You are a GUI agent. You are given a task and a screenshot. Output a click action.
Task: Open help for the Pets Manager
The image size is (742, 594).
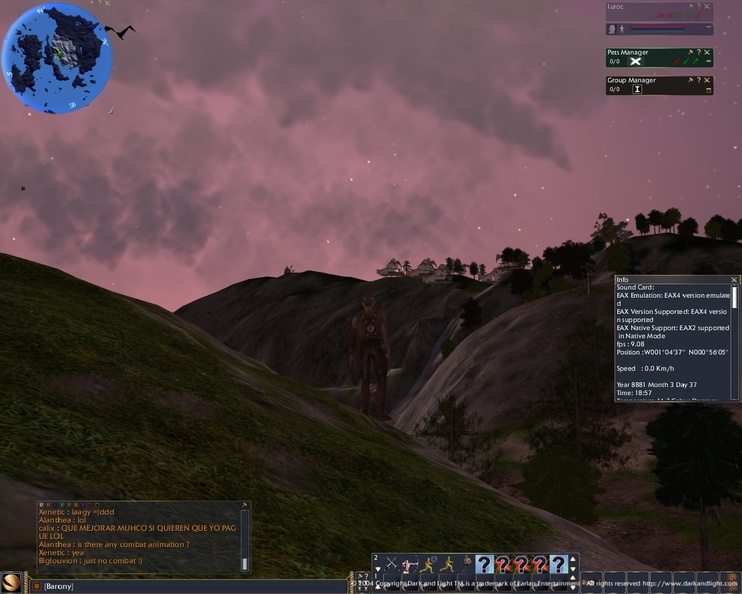coord(699,52)
